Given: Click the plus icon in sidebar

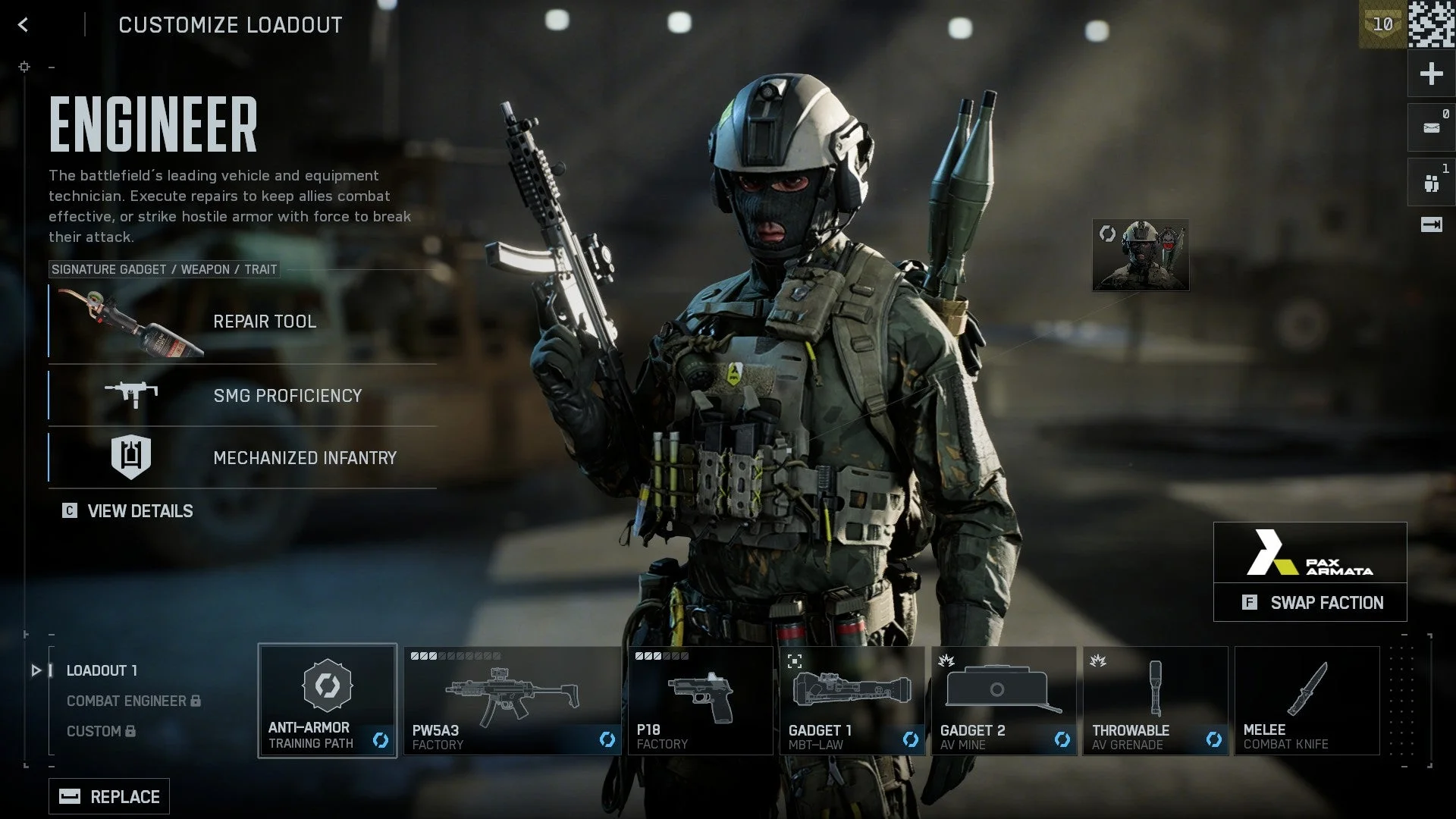Looking at the screenshot, I should (x=1431, y=74).
